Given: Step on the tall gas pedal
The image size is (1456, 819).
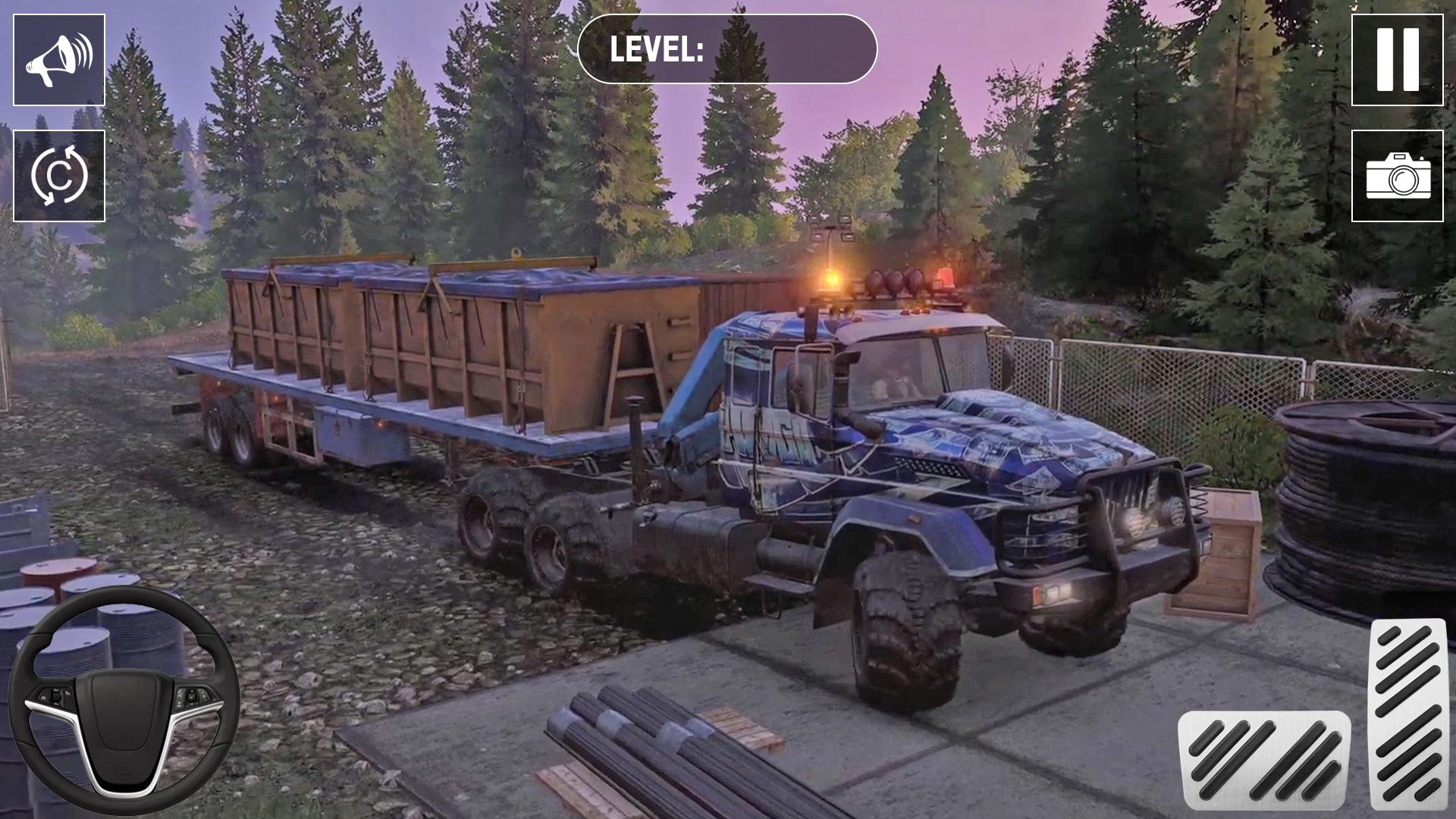Looking at the screenshot, I should pos(1408,713).
